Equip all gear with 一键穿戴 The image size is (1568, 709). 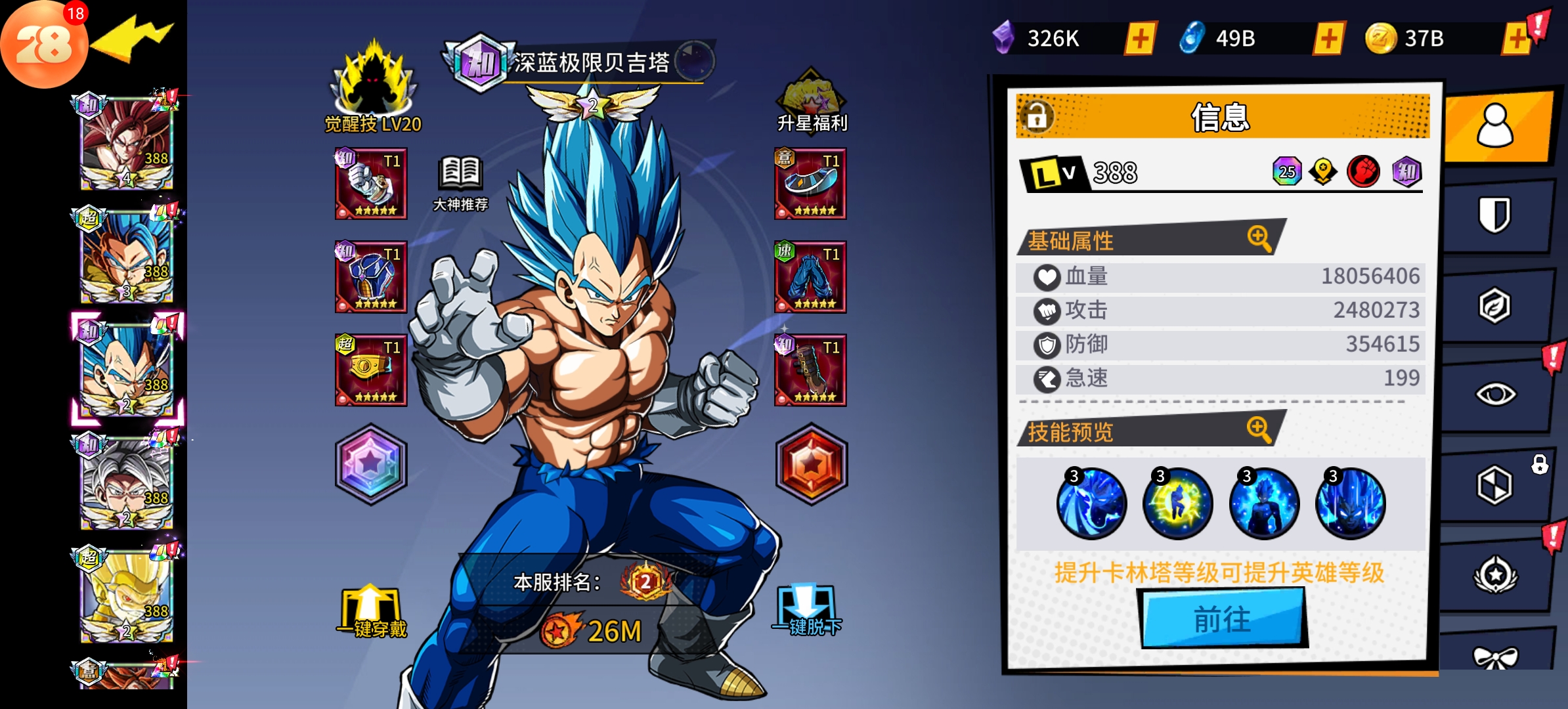372,612
